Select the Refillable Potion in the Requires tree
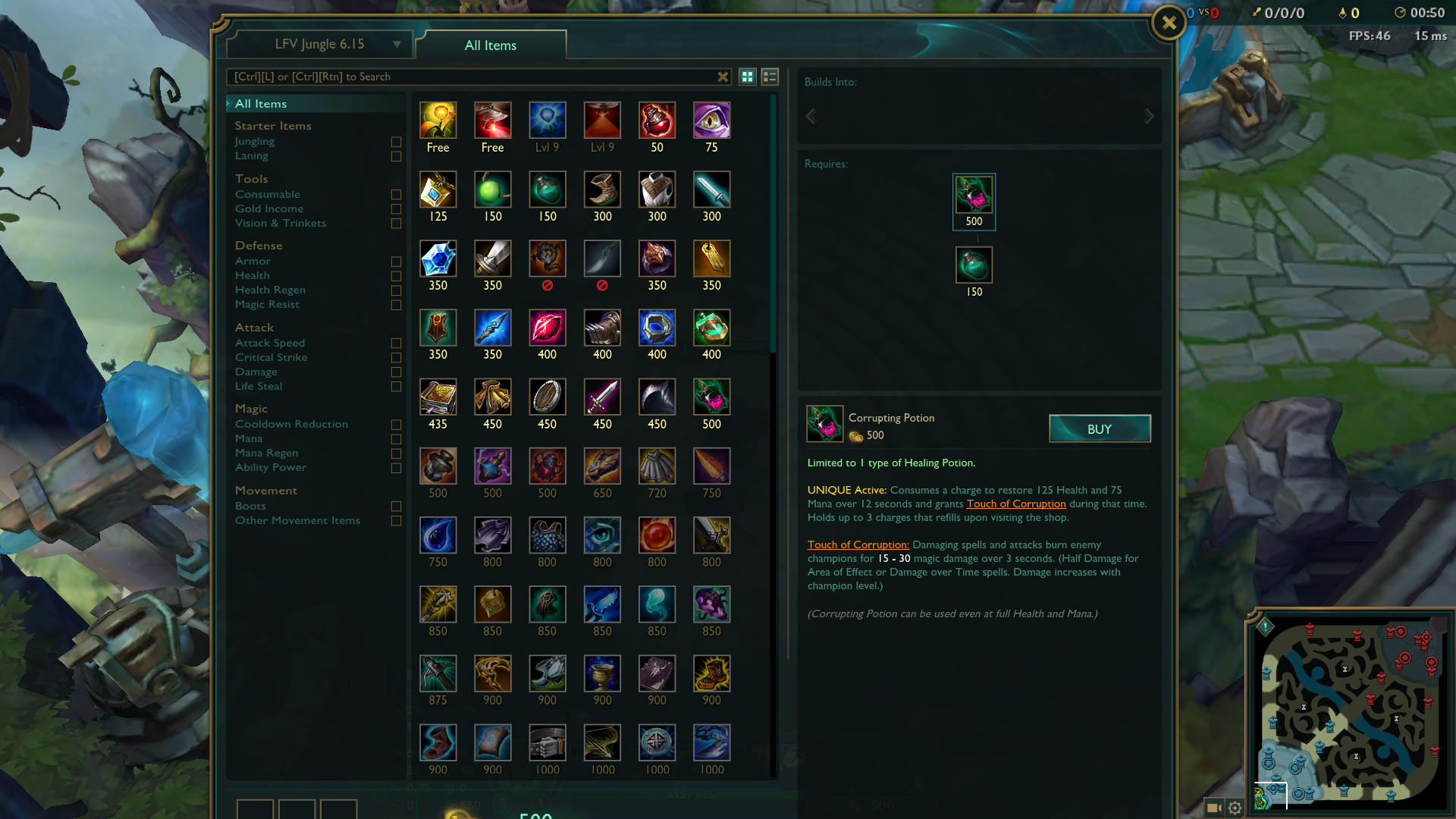1456x819 pixels. (974, 265)
